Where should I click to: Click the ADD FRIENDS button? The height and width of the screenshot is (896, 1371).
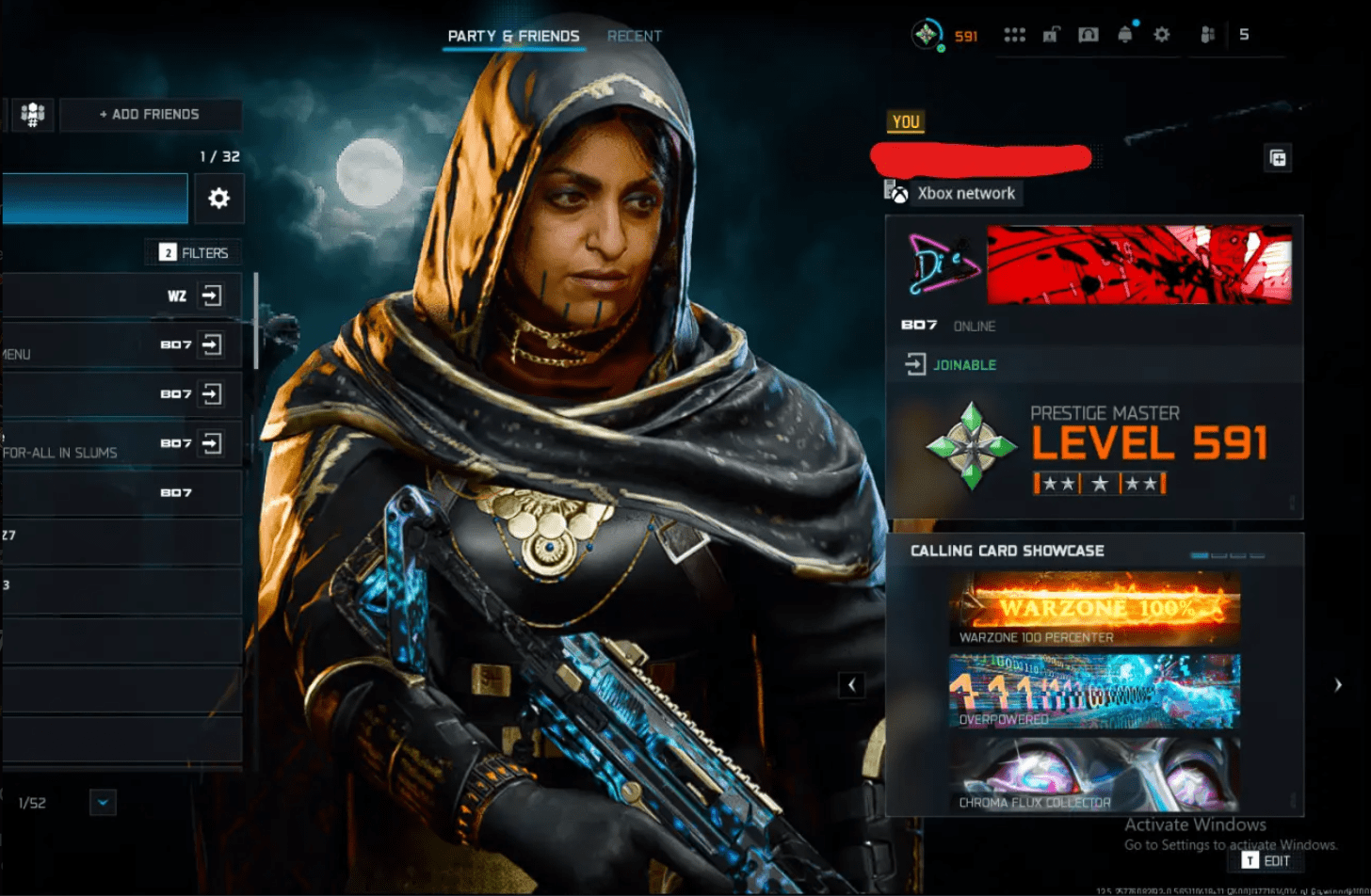151,114
